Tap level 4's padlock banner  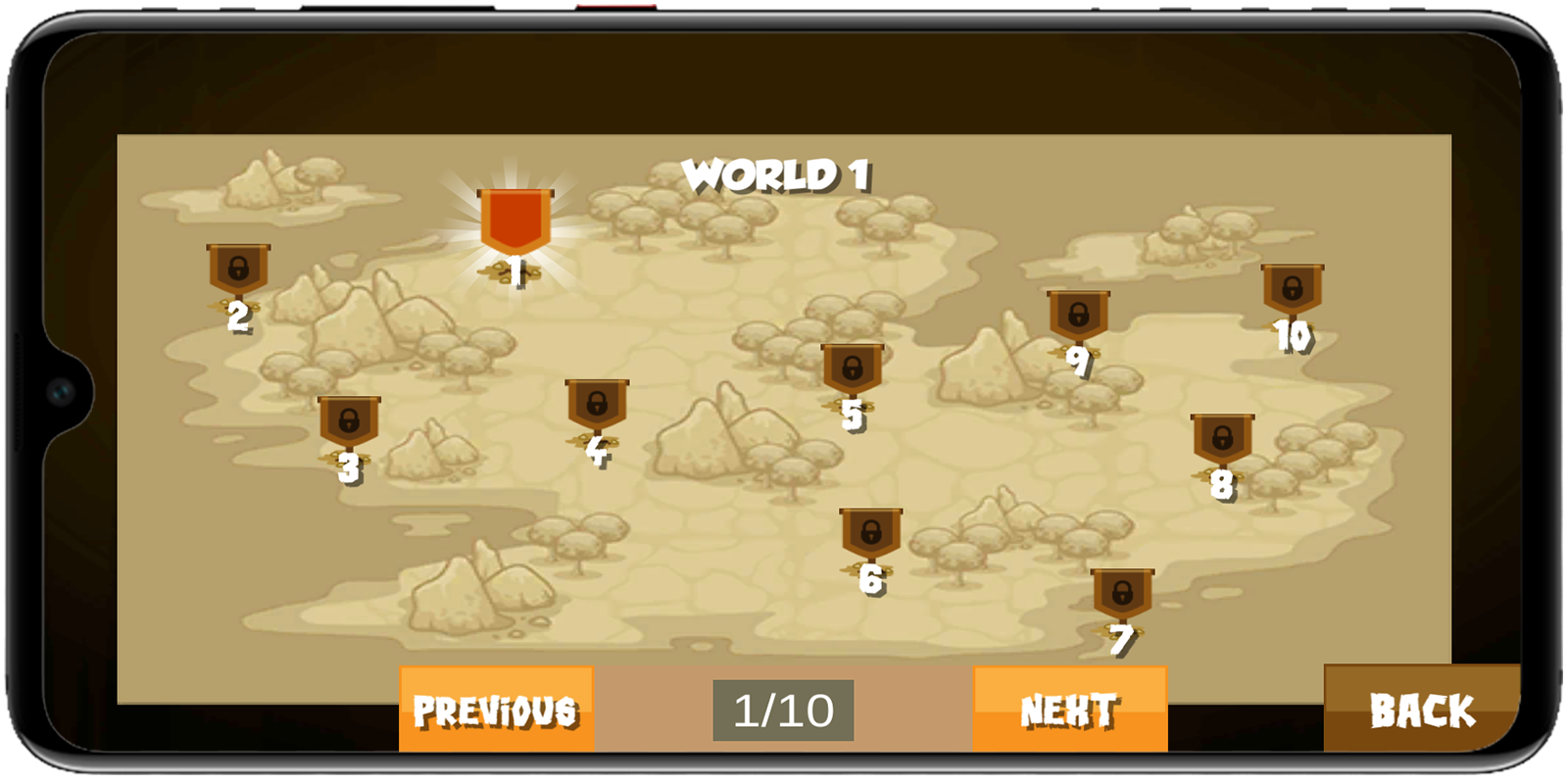(x=596, y=402)
